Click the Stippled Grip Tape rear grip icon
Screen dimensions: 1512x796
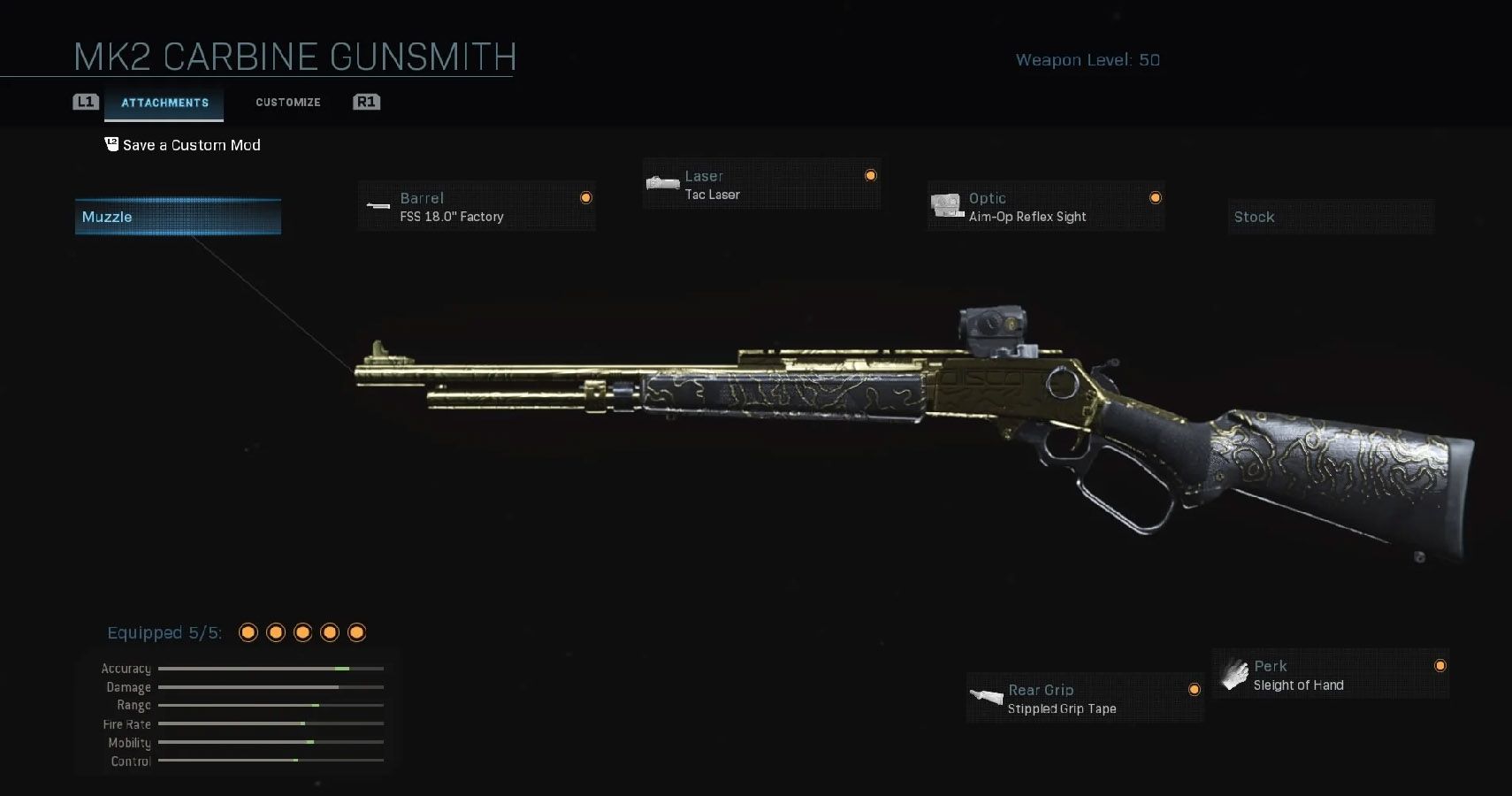[986, 697]
